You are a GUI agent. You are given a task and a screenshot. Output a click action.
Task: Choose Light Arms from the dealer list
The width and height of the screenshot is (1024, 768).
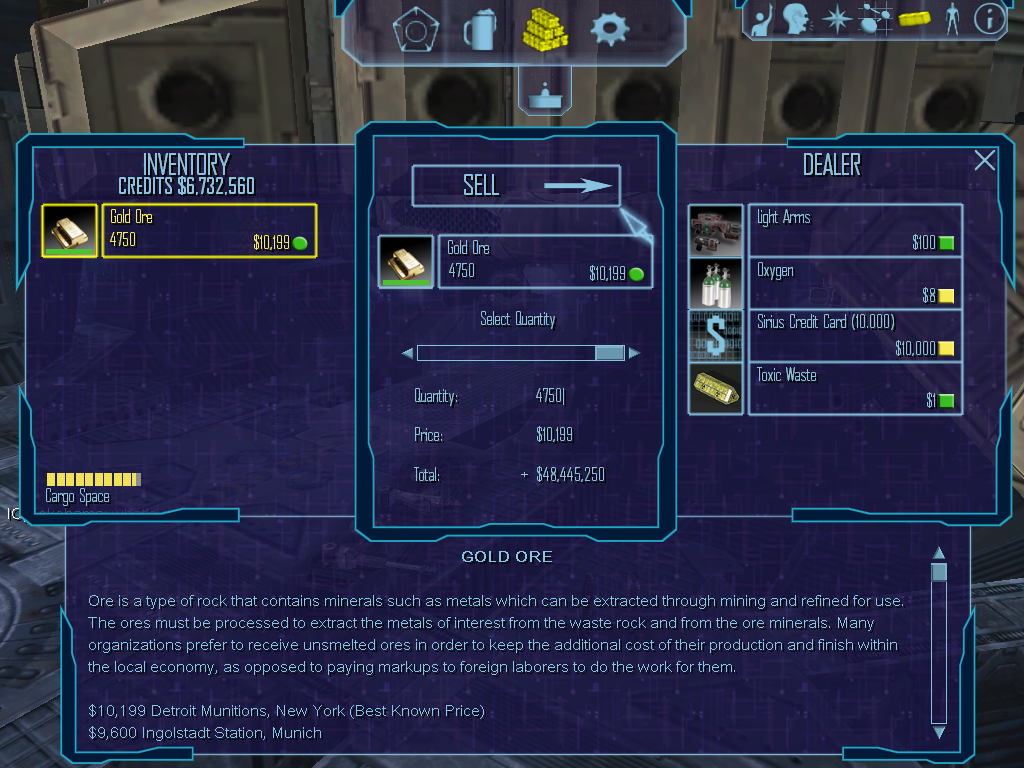click(x=855, y=230)
